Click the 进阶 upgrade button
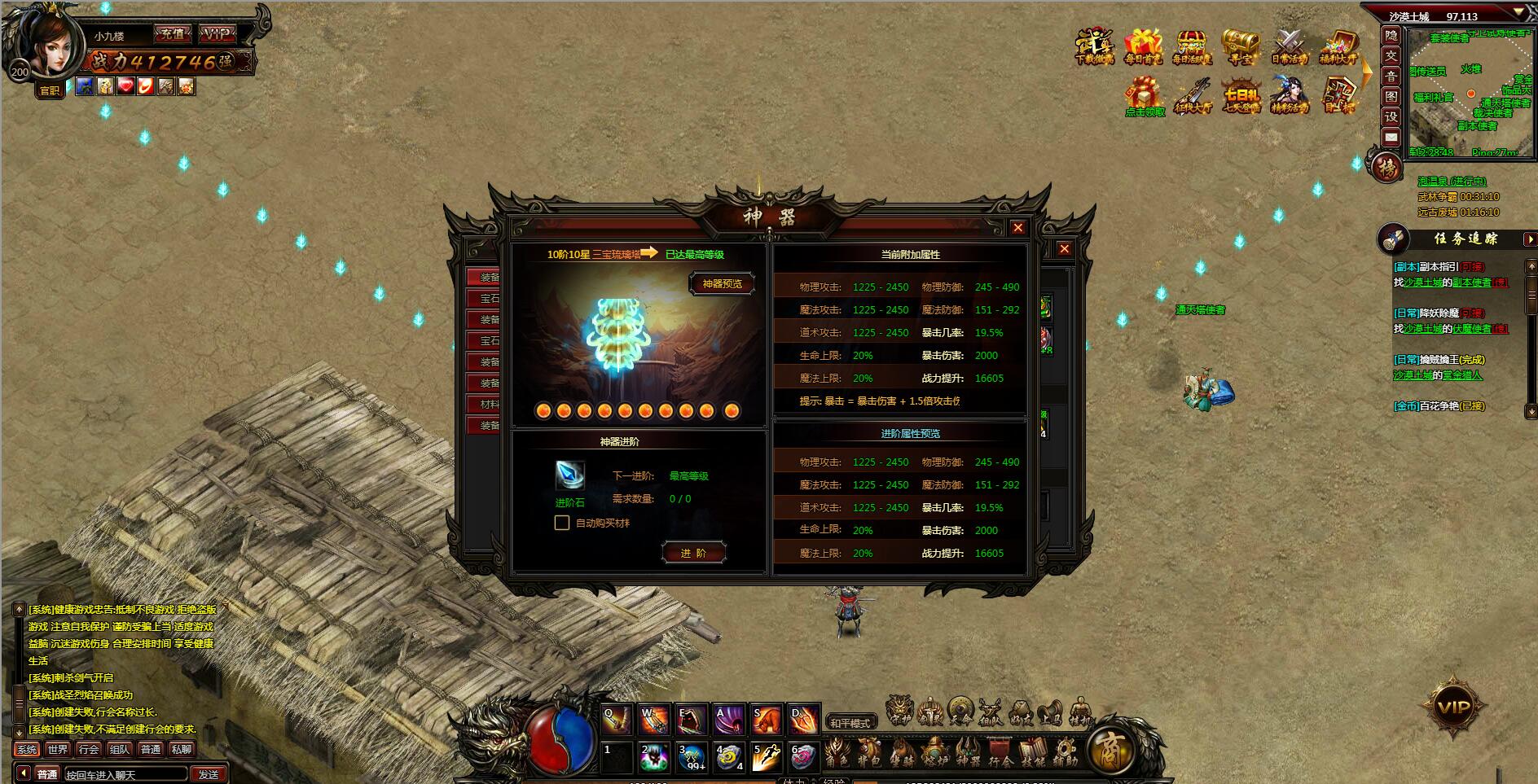 tap(693, 553)
